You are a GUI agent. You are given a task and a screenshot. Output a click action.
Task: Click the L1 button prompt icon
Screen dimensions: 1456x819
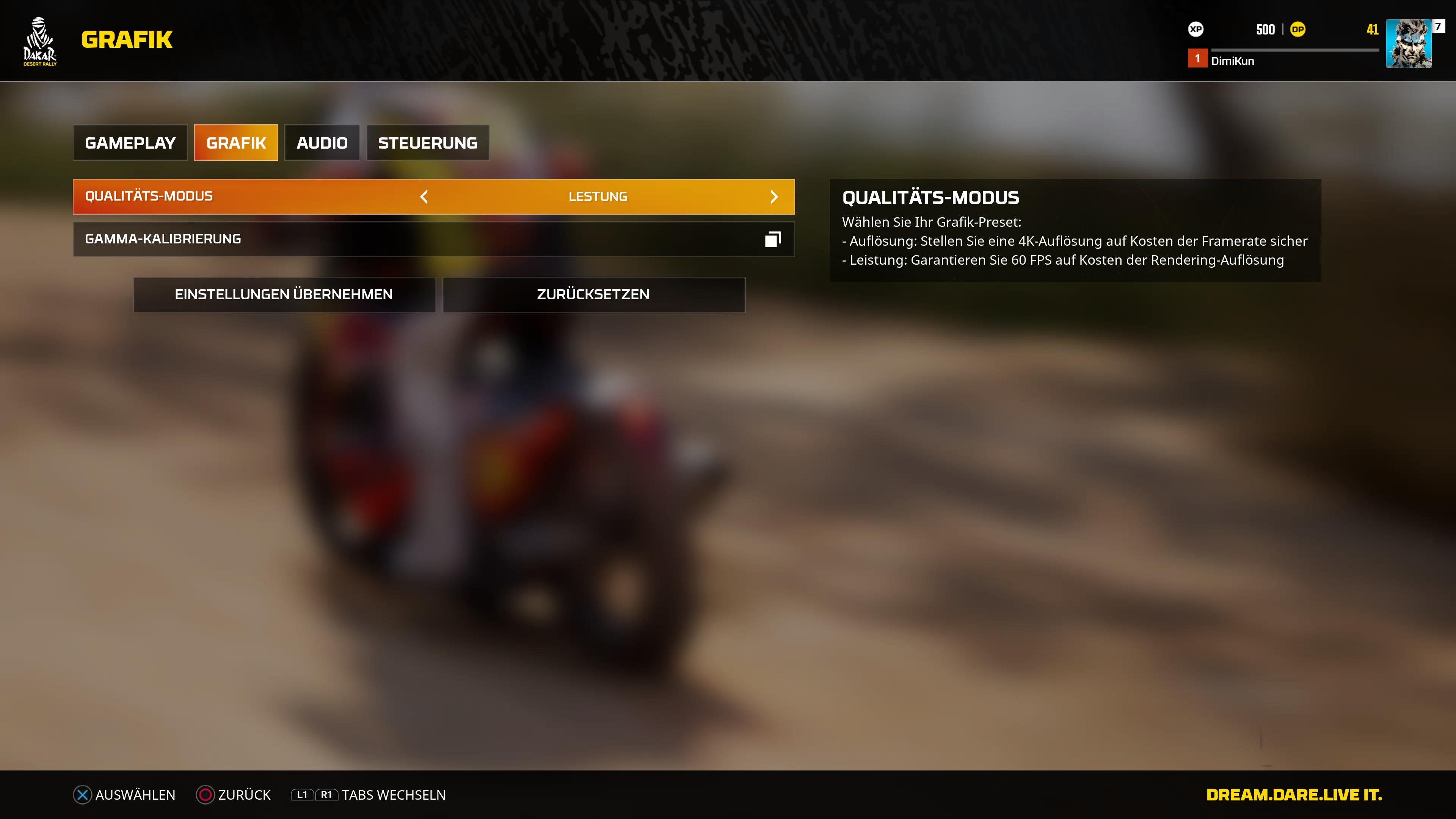tap(301, 794)
